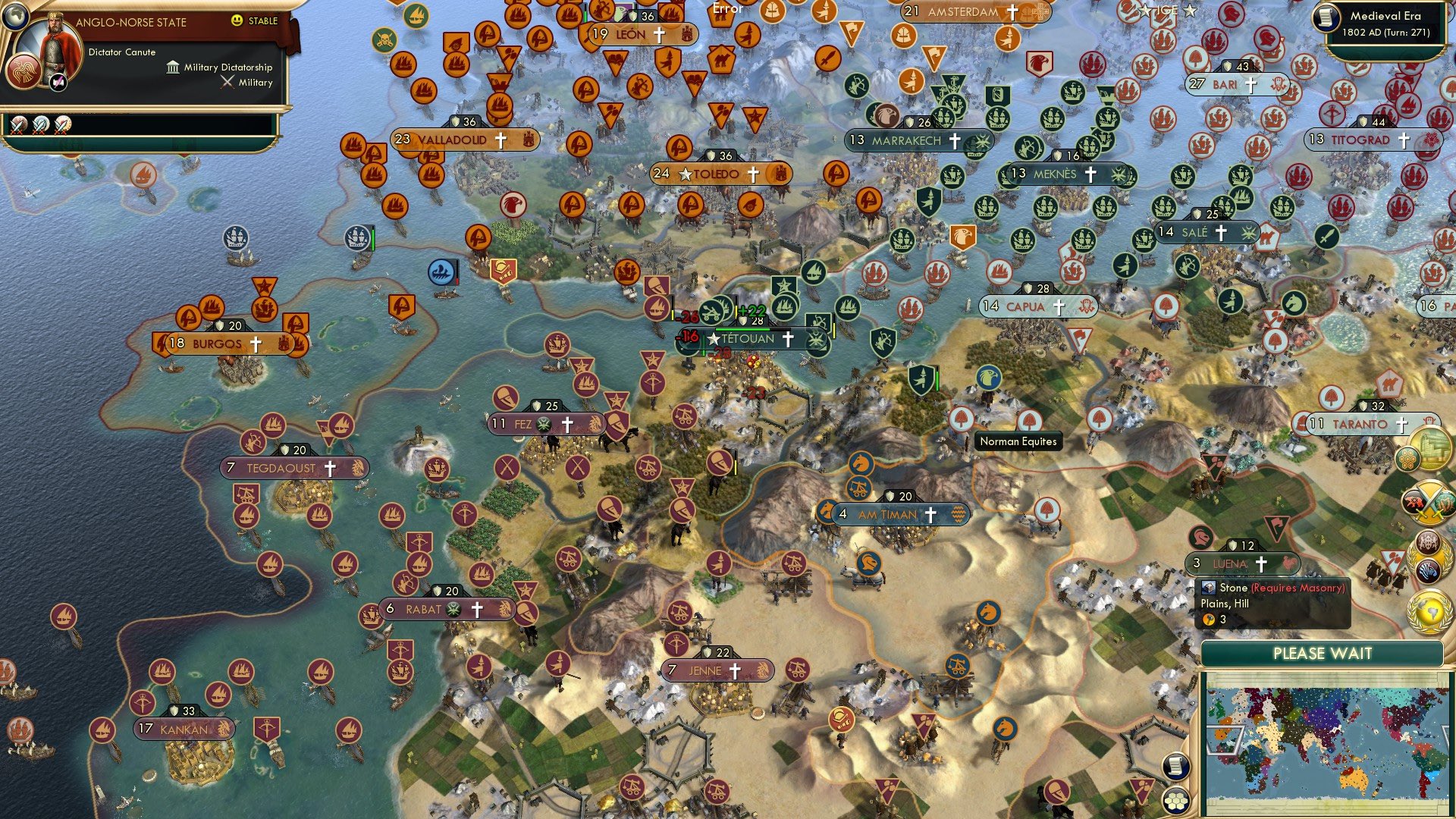Open the Military Overview crossed-swords icon
The height and width of the screenshot is (819, 1456).
pos(1428,502)
